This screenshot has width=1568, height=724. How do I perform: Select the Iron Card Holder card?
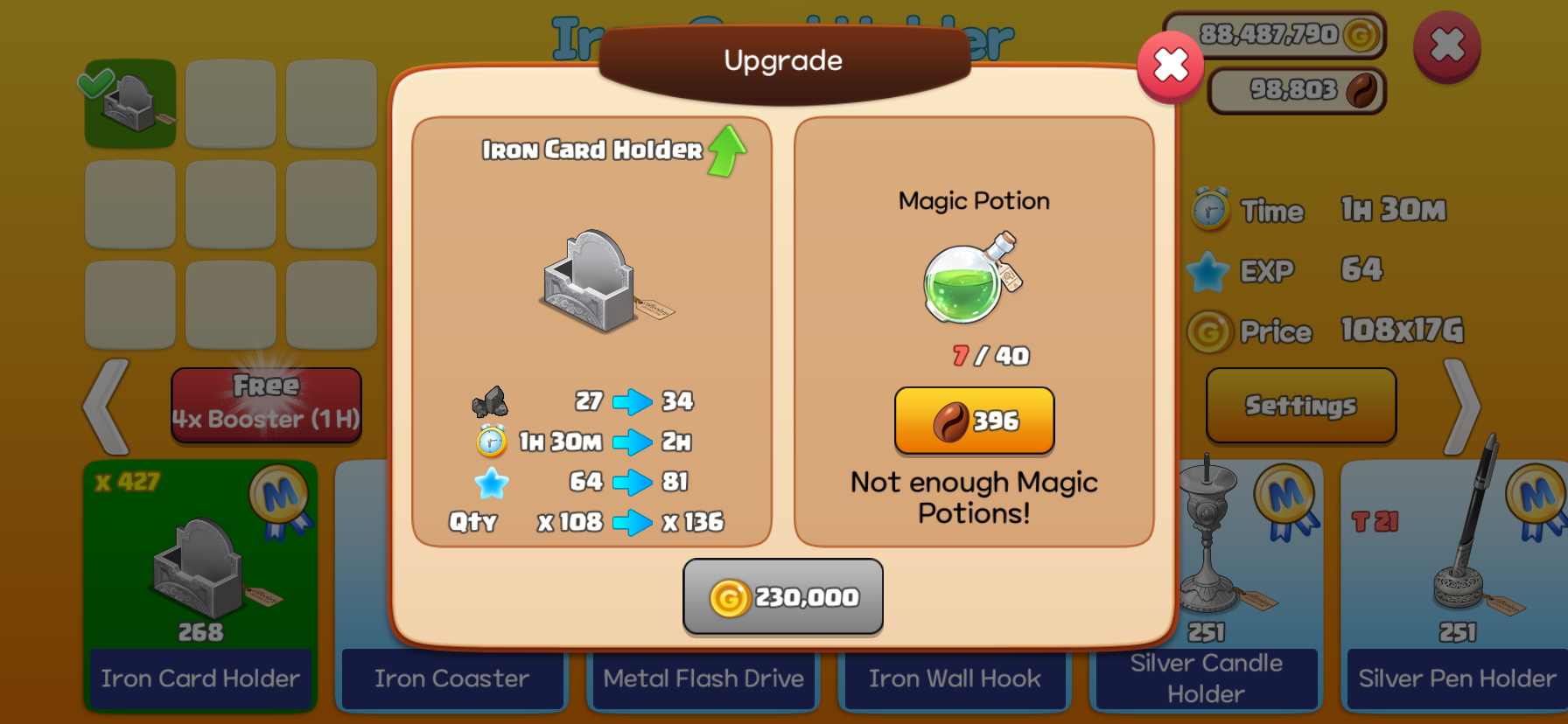tap(200, 586)
